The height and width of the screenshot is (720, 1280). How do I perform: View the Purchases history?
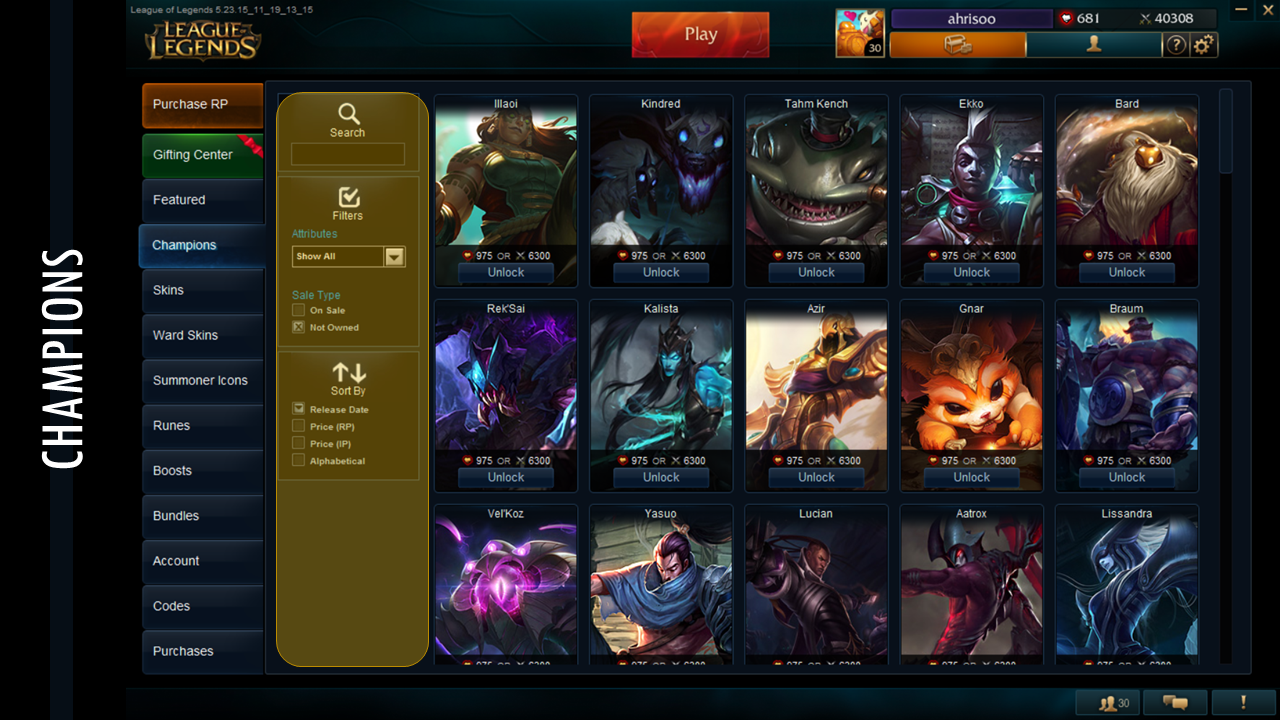click(202, 651)
